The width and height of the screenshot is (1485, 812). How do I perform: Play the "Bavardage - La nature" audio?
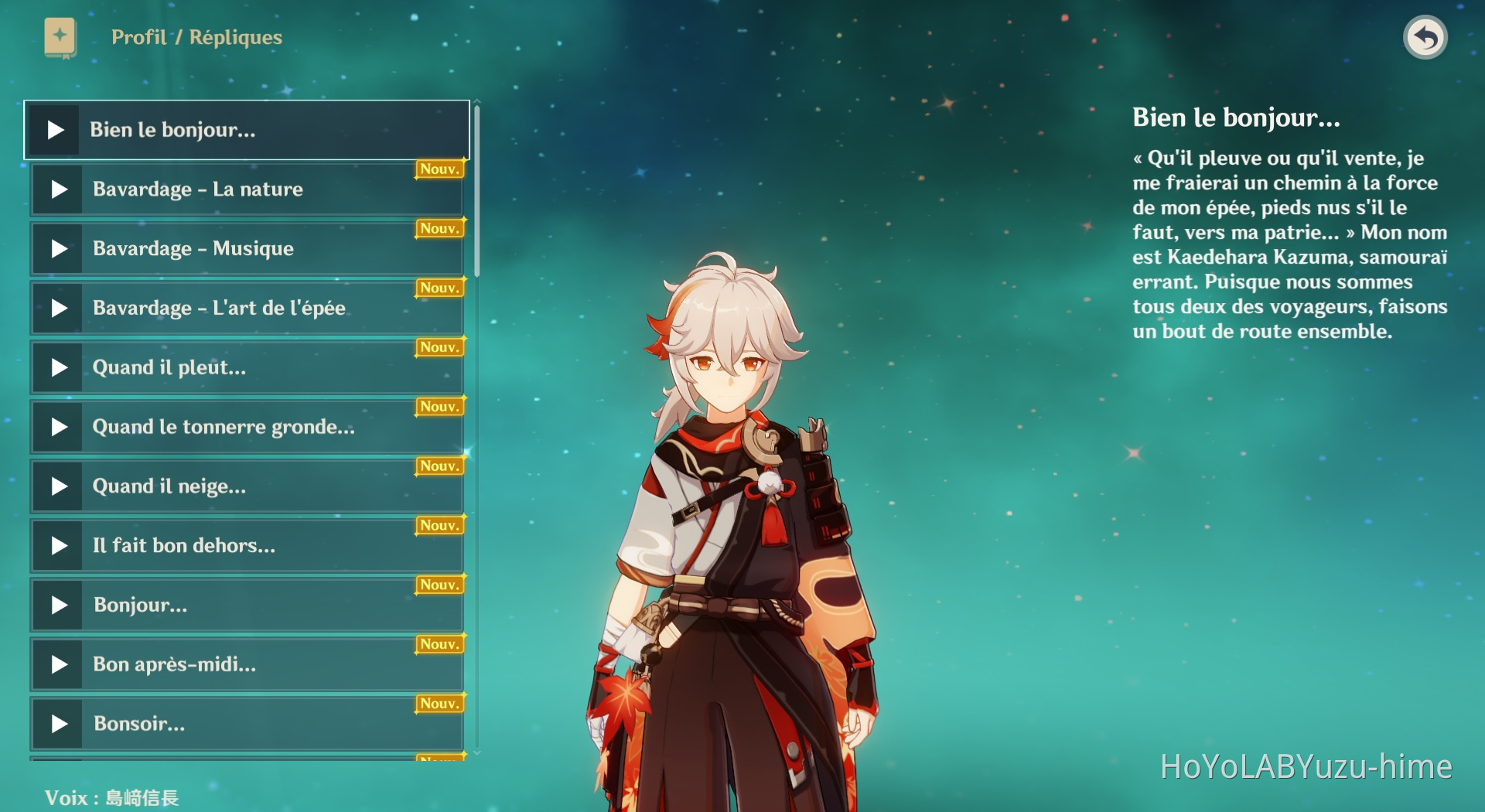click(57, 189)
